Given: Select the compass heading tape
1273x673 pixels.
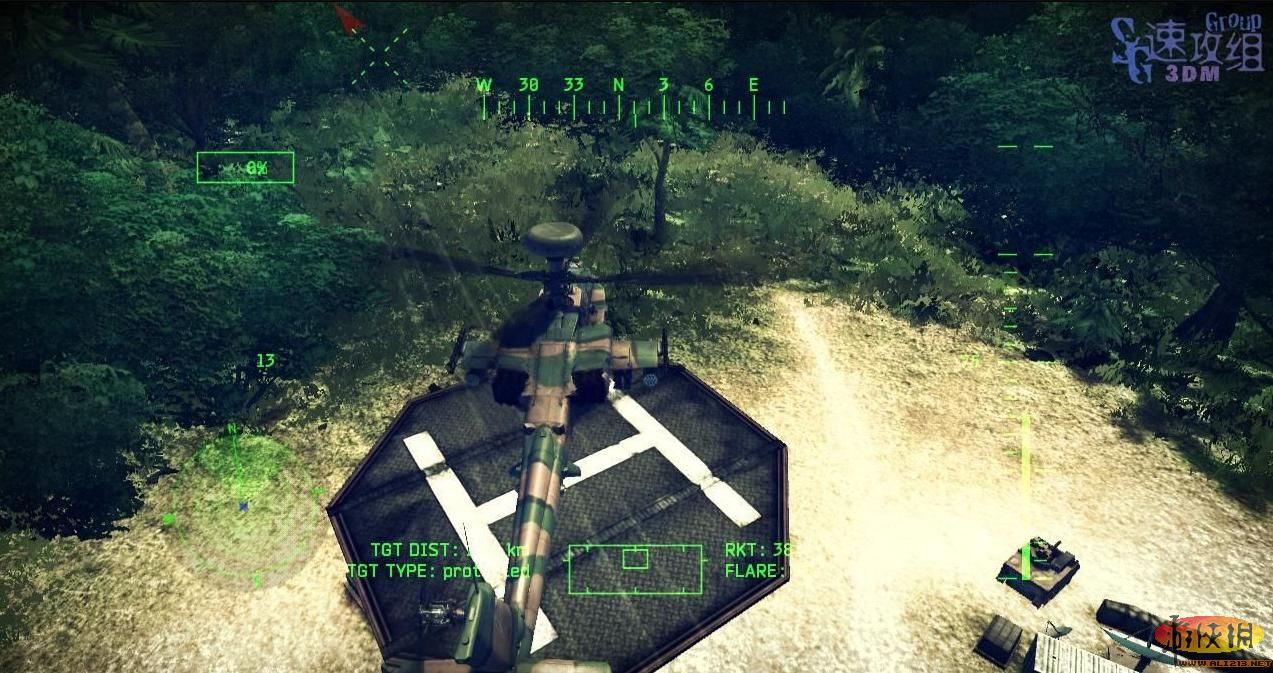Looking at the screenshot, I should coord(633,98).
